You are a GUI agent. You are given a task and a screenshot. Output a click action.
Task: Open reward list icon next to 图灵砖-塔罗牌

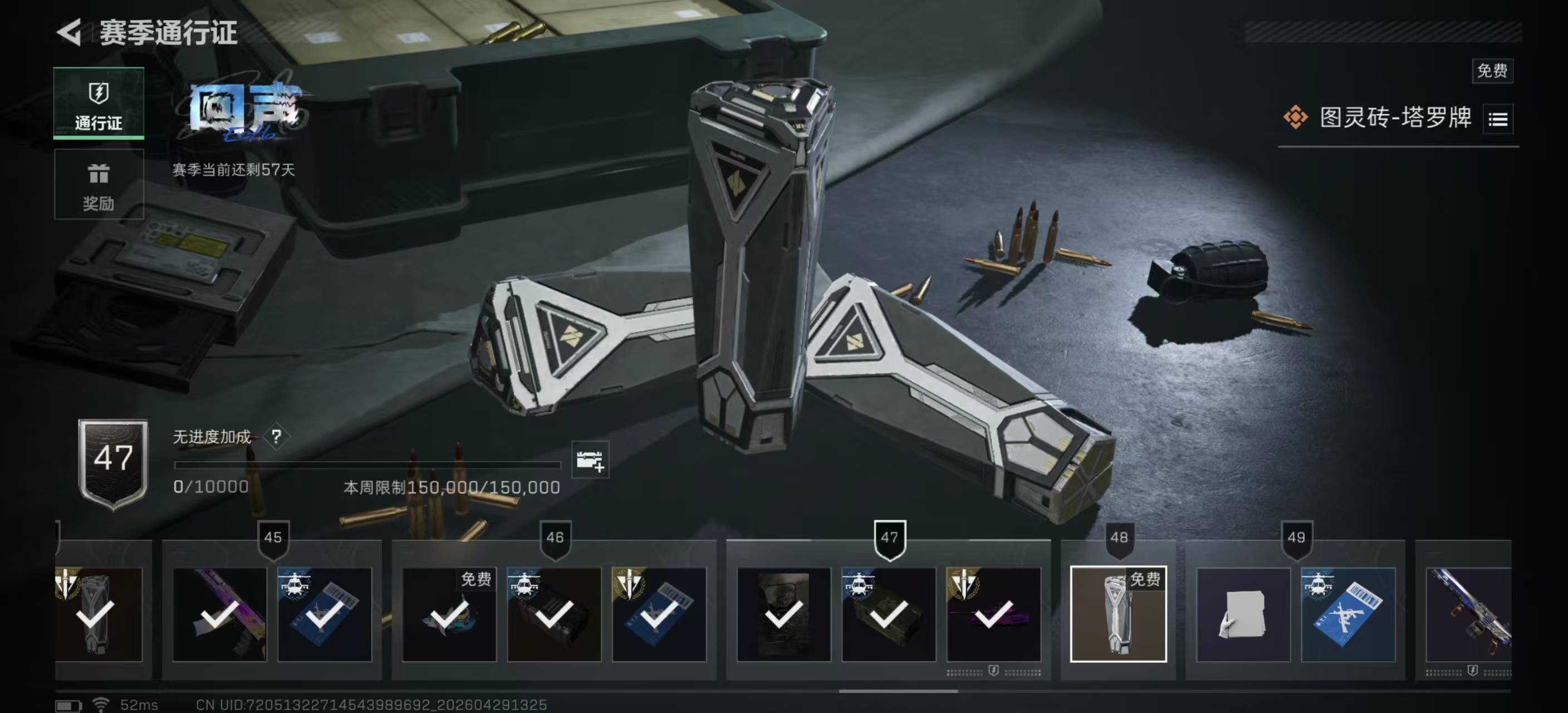coord(1498,119)
